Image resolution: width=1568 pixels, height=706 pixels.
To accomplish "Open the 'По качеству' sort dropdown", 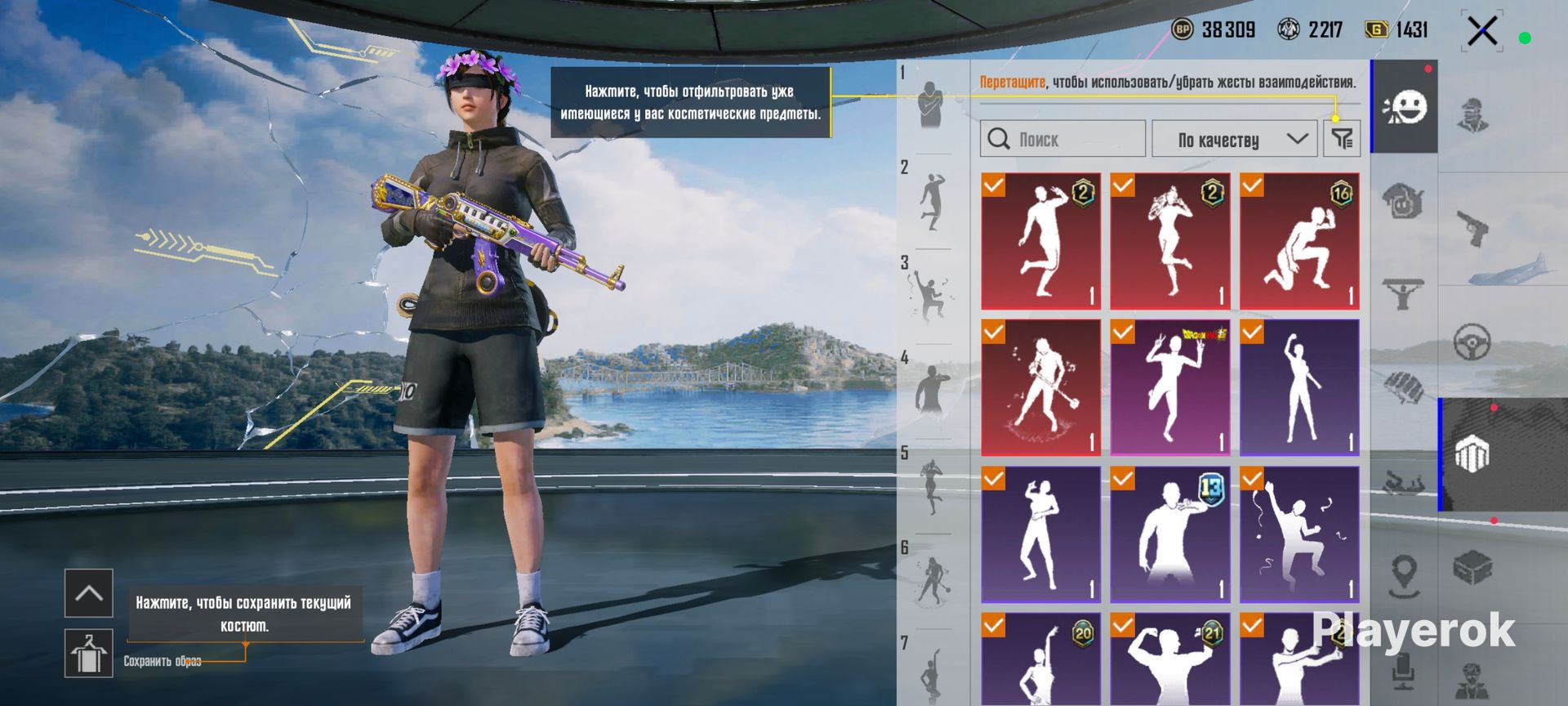I will click(1234, 139).
